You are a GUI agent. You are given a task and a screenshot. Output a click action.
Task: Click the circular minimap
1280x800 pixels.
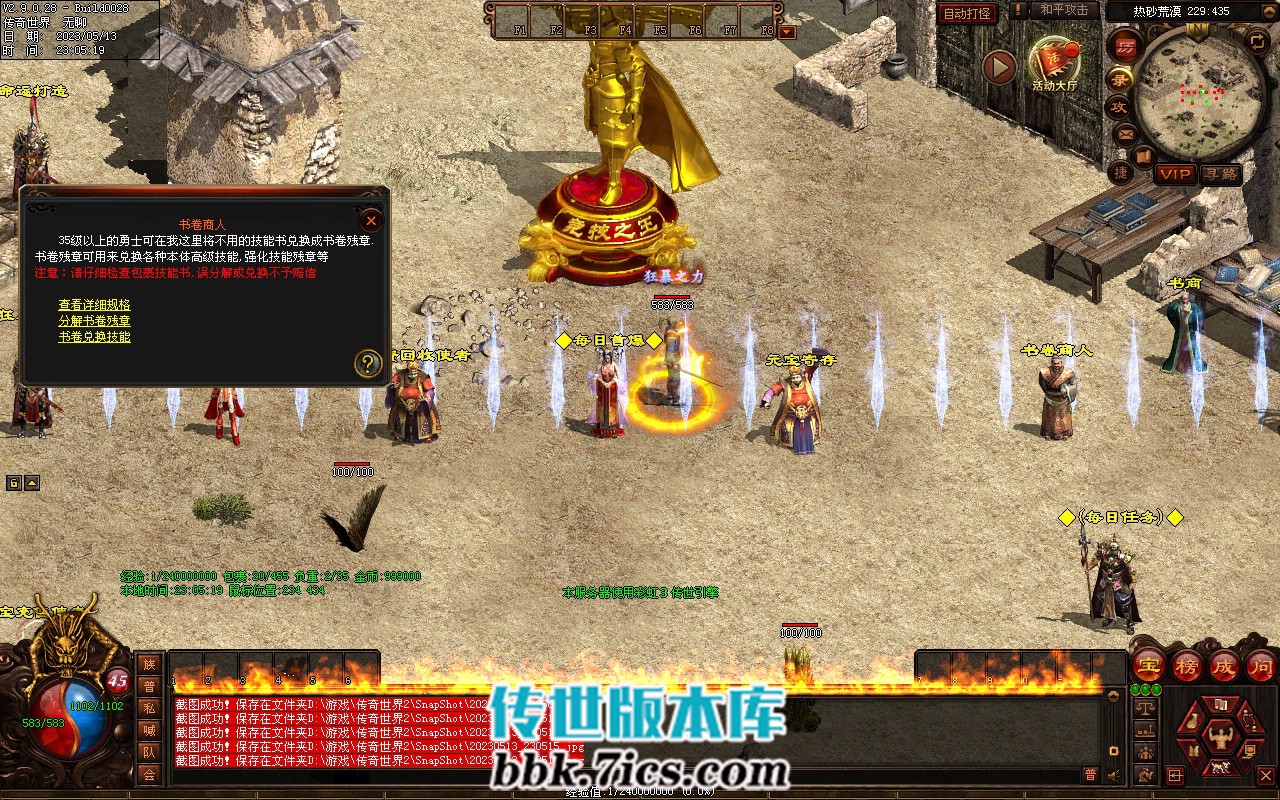pyautogui.click(x=1199, y=92)
